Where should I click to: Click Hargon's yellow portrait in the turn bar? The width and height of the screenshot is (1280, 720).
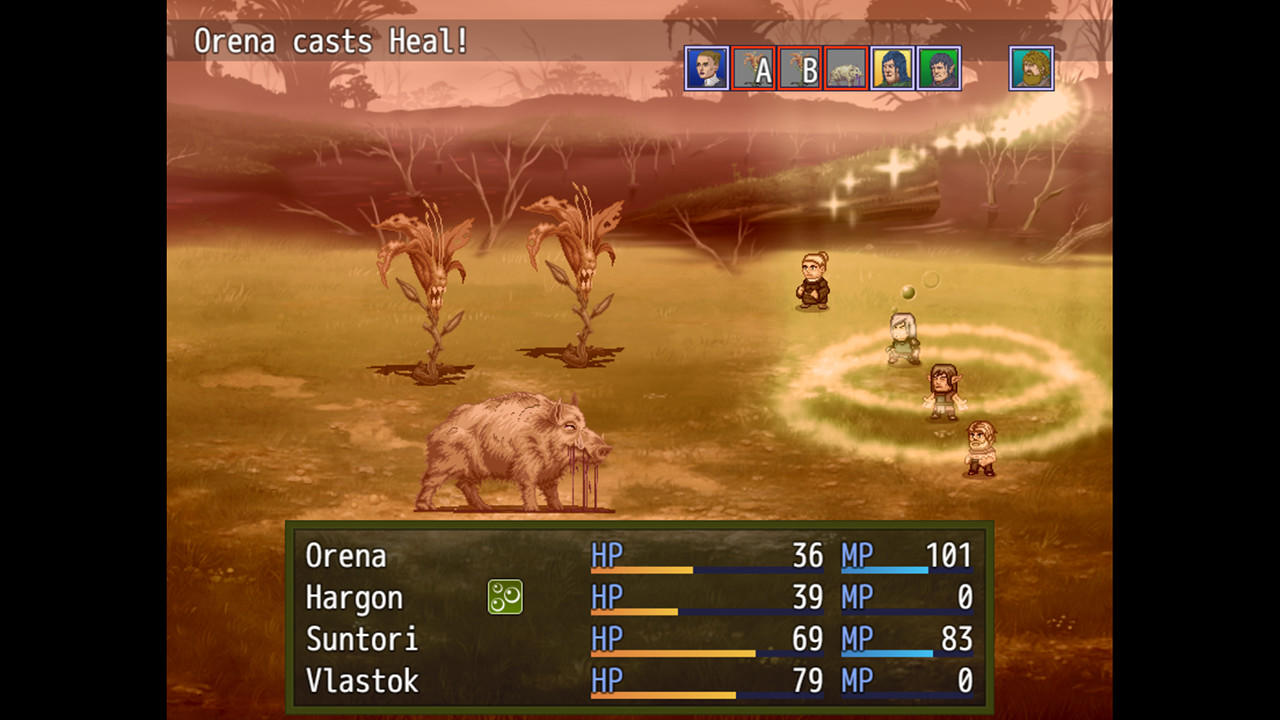(893, 69)
